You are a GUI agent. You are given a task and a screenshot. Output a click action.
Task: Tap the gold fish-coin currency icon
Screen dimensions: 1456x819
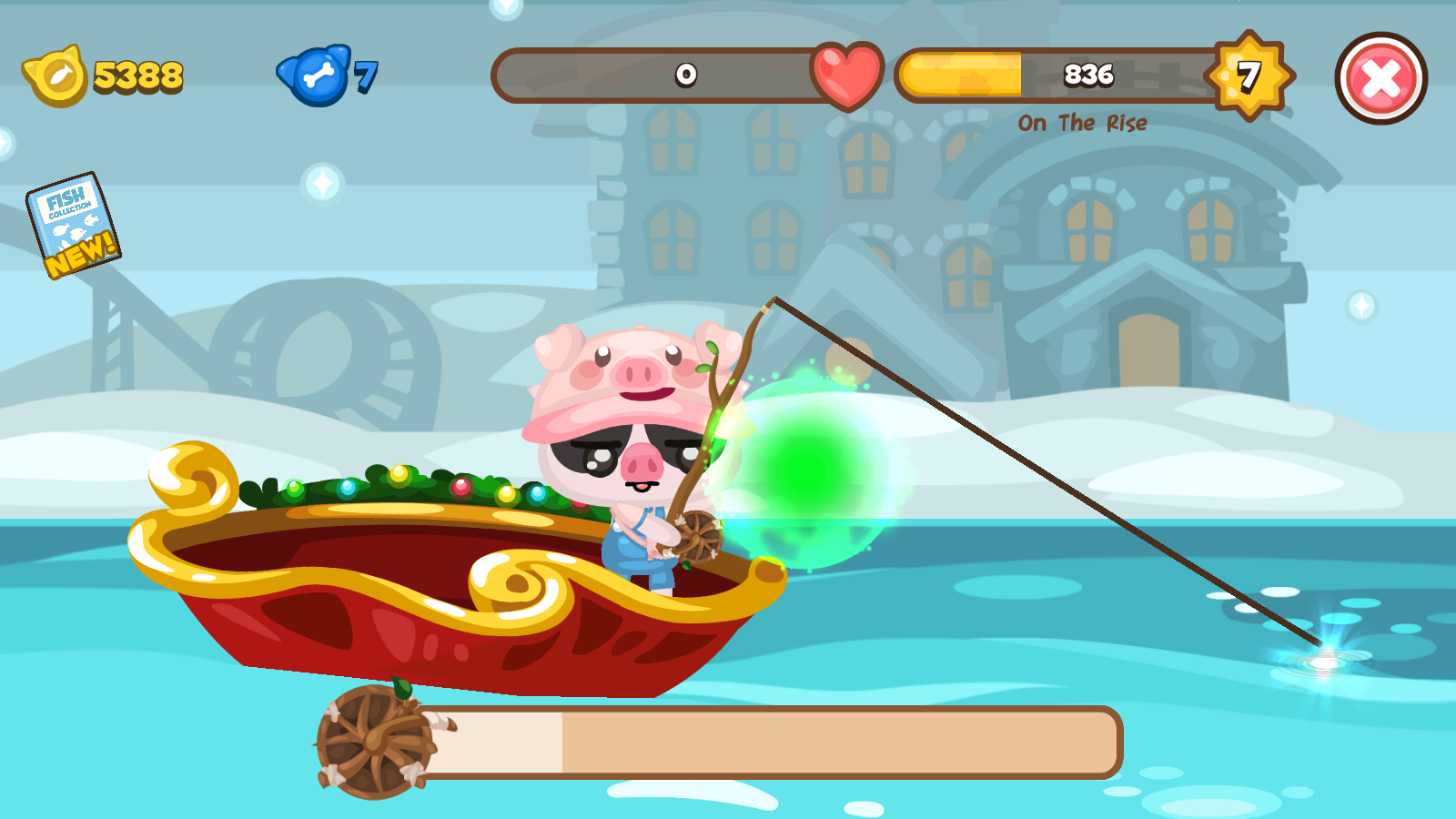coord(57,77)
